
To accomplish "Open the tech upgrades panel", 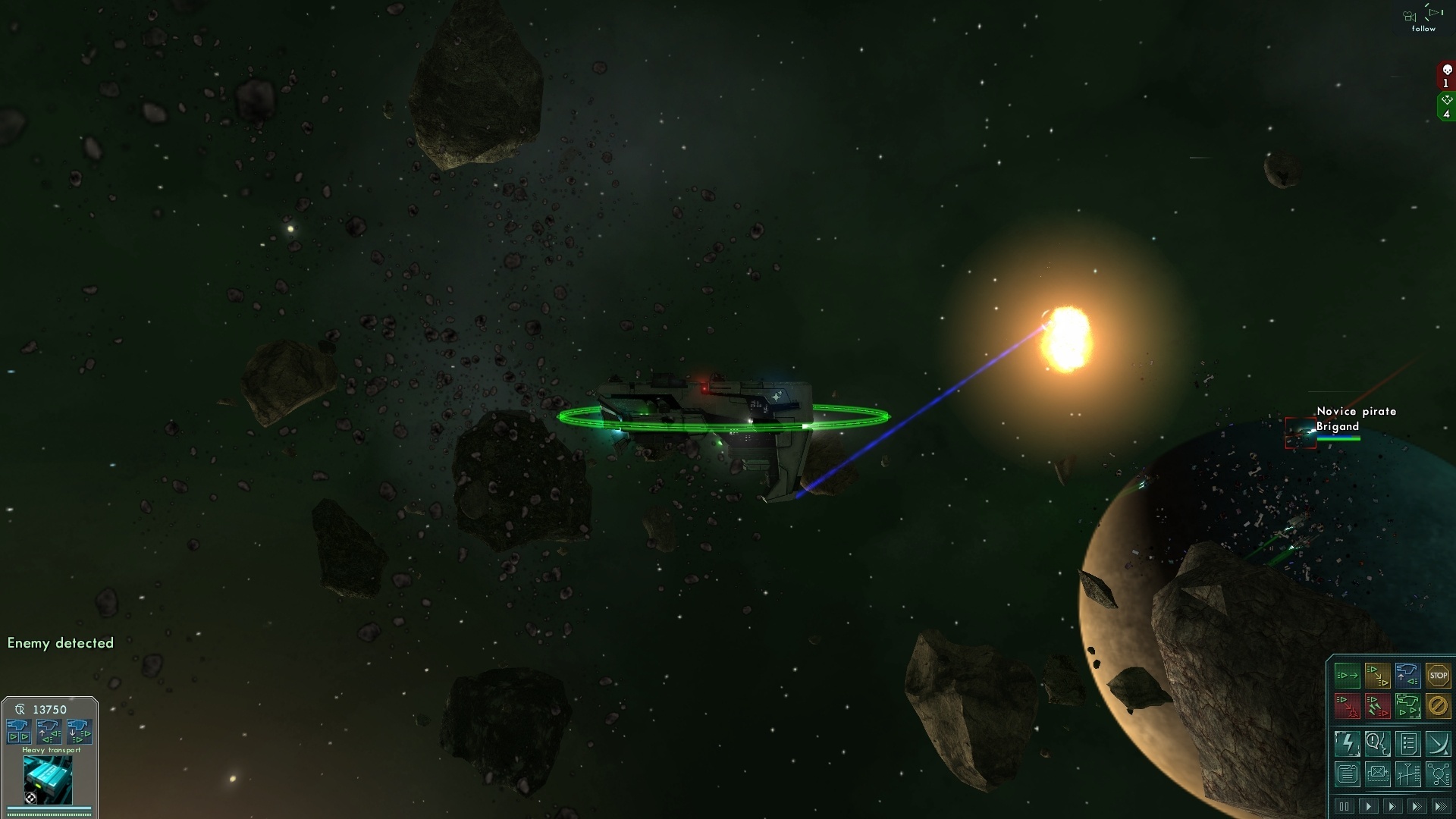I will (1408, 774).
